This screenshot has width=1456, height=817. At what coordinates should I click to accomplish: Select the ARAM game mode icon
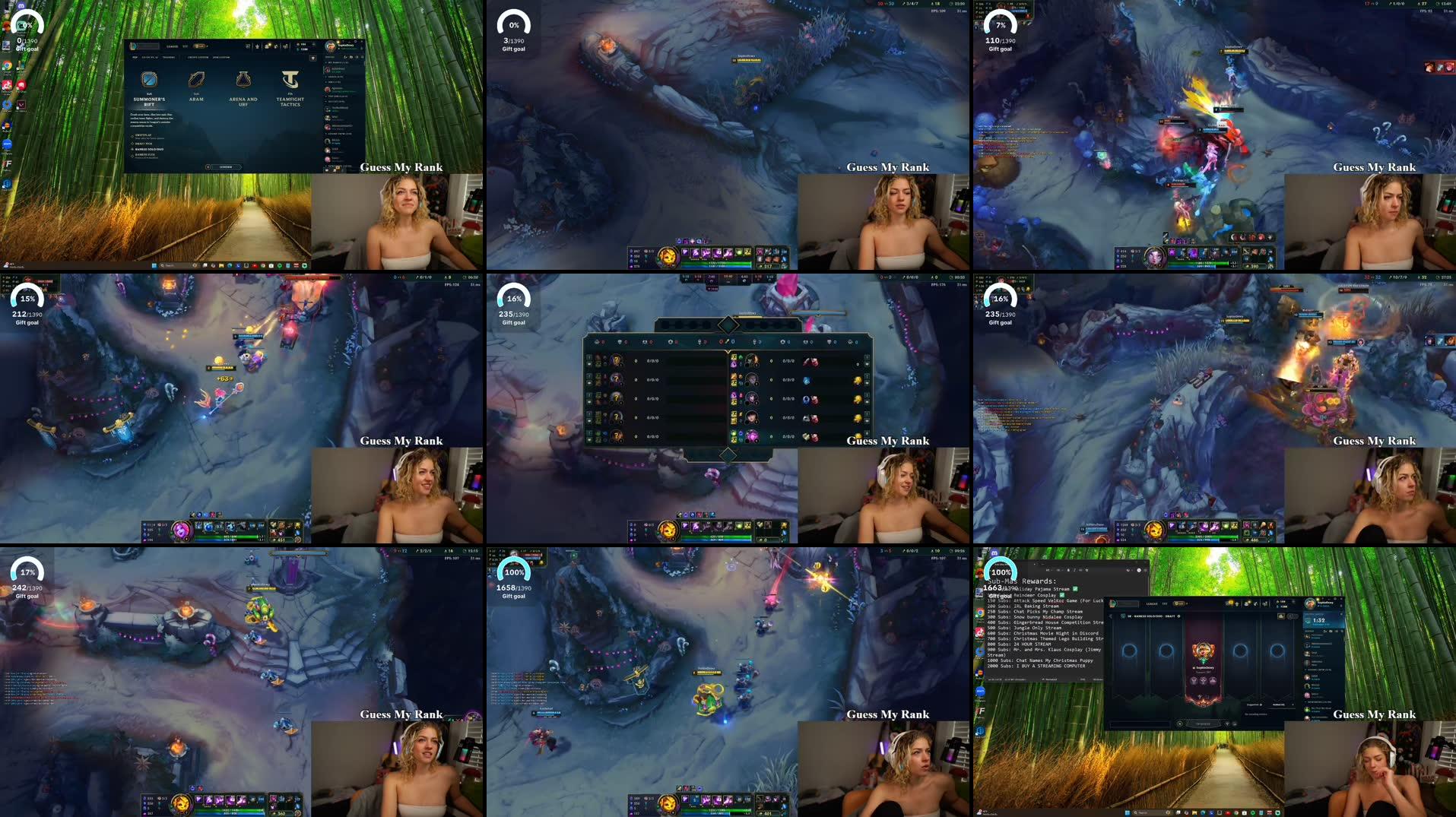[196, 79]
